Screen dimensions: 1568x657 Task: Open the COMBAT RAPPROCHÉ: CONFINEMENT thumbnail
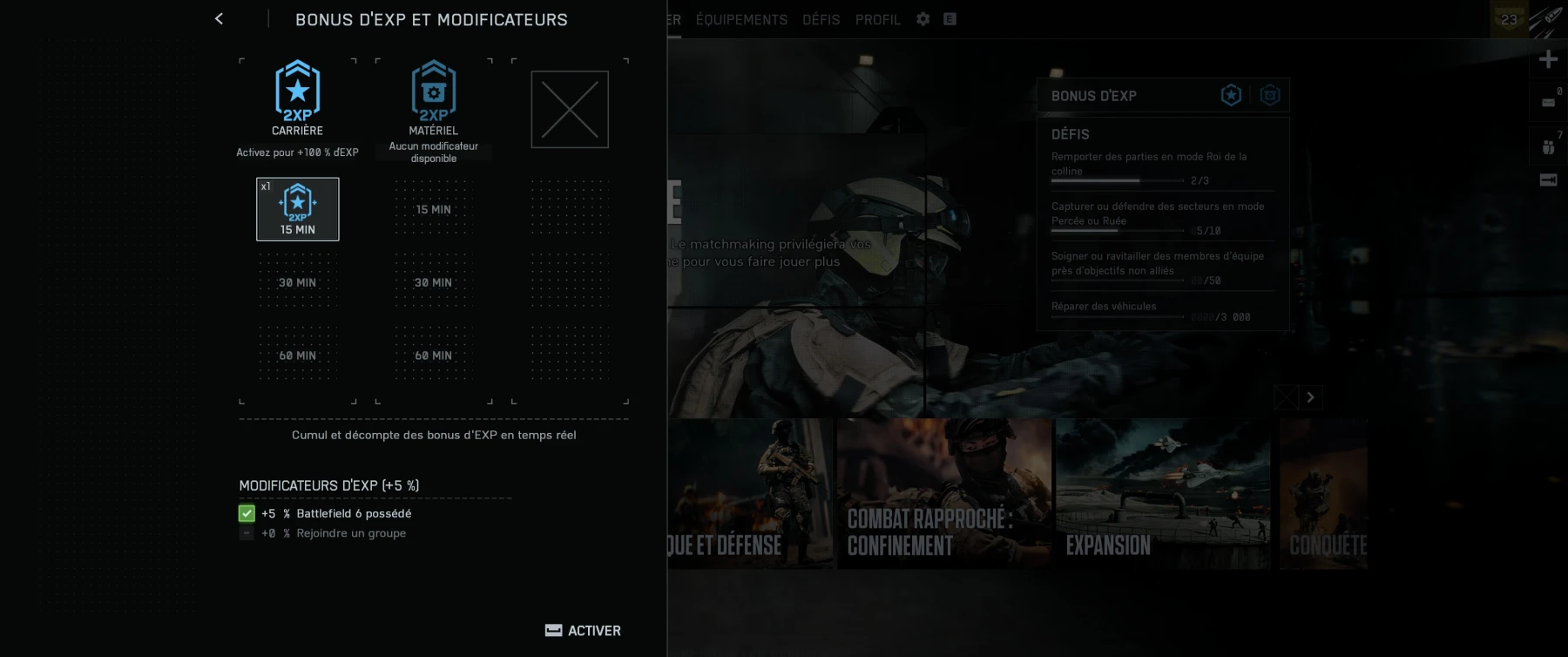point(944,494)
